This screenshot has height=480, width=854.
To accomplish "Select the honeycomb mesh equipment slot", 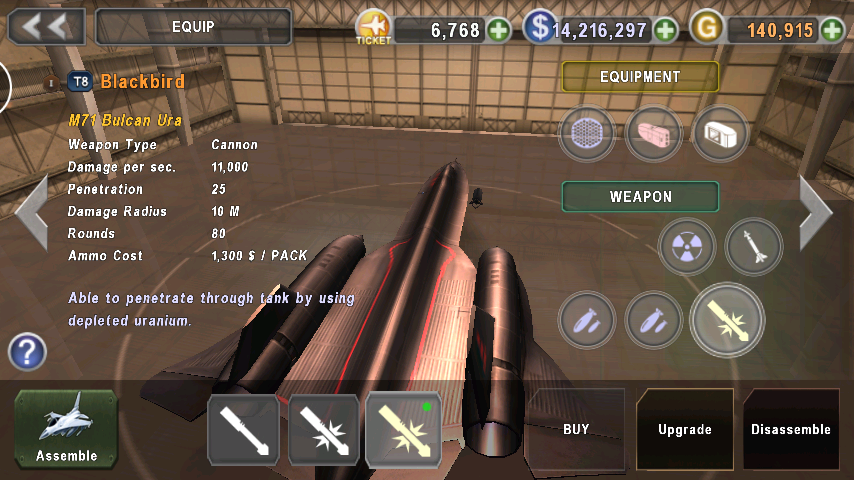I will pyautogui.click(x=586, y=134).
